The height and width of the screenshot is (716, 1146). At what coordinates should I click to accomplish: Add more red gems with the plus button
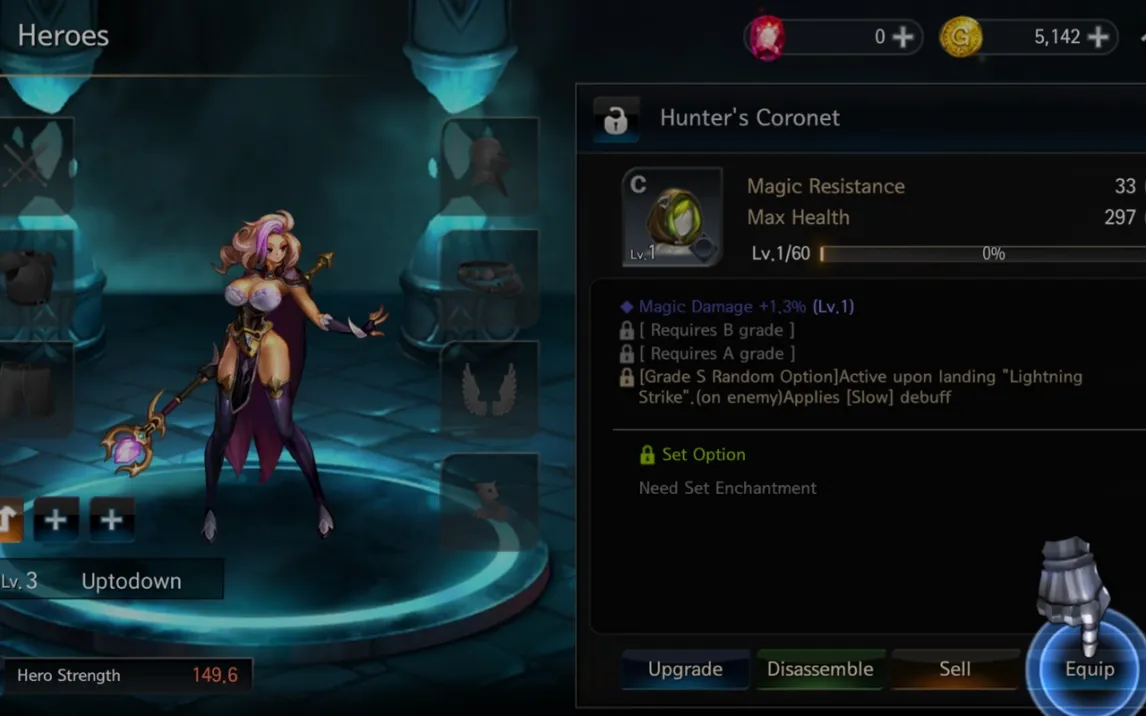coord(902,37)
